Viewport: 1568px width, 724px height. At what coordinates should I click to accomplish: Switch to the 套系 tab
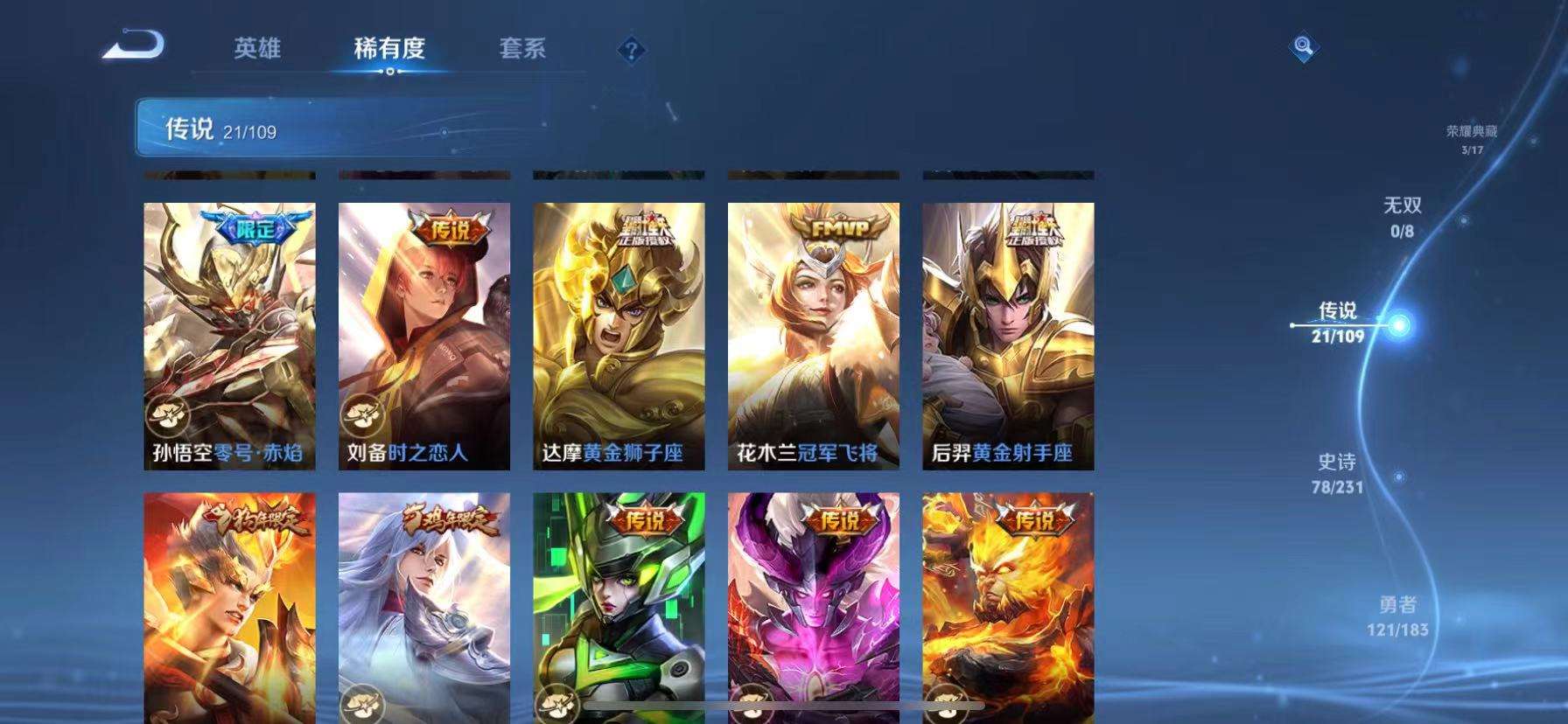[525, 50]
